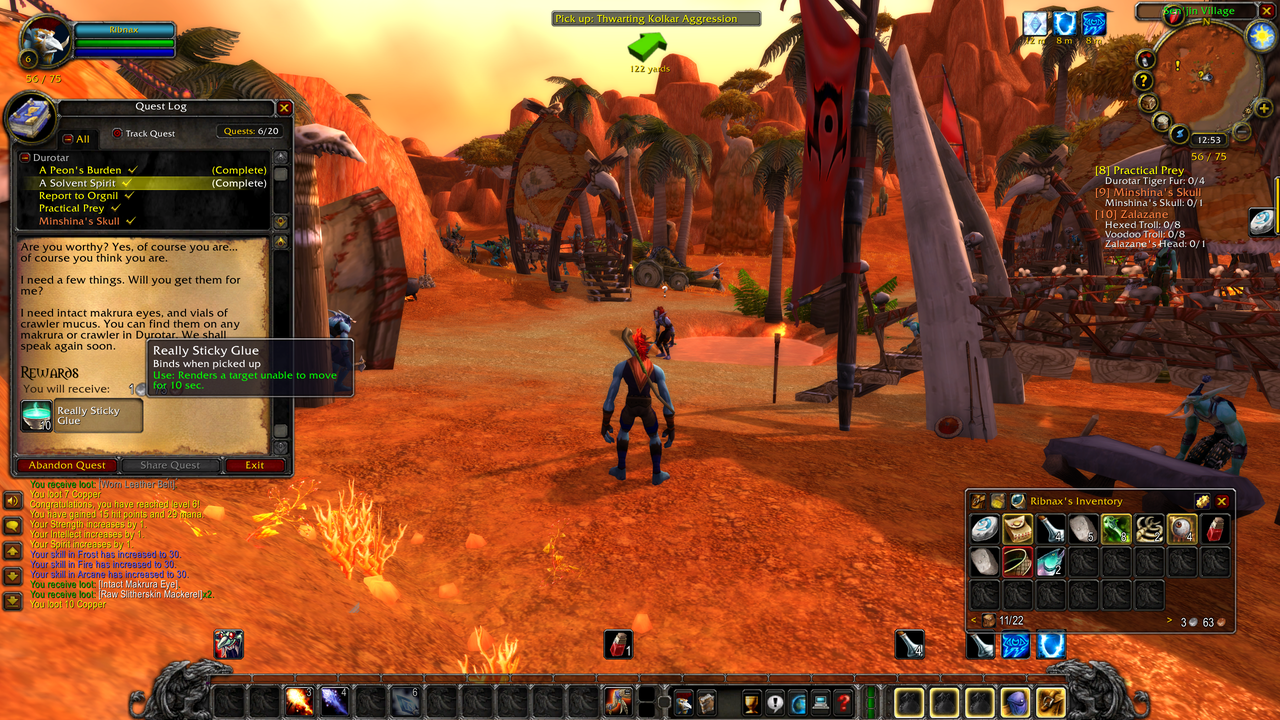
Task: Select the red health potion in inventory
Action: [x=1215, y=529]
